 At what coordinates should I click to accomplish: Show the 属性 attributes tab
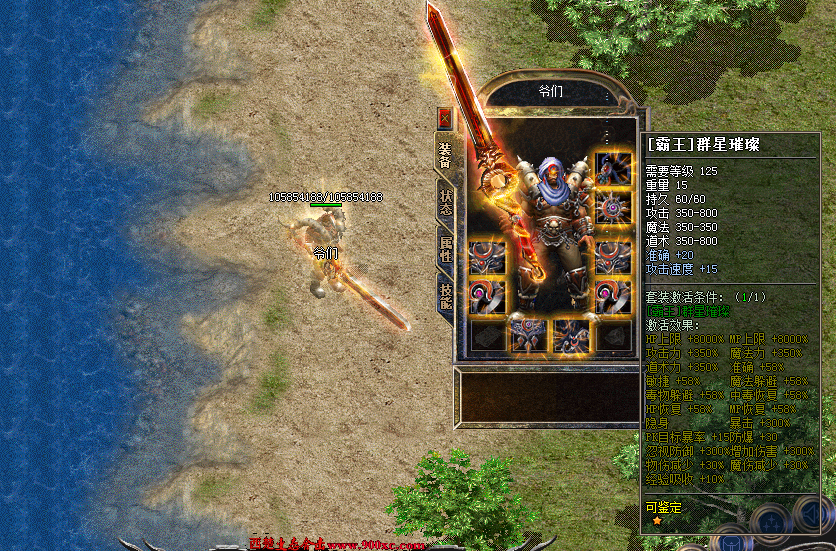click(446, 250)
